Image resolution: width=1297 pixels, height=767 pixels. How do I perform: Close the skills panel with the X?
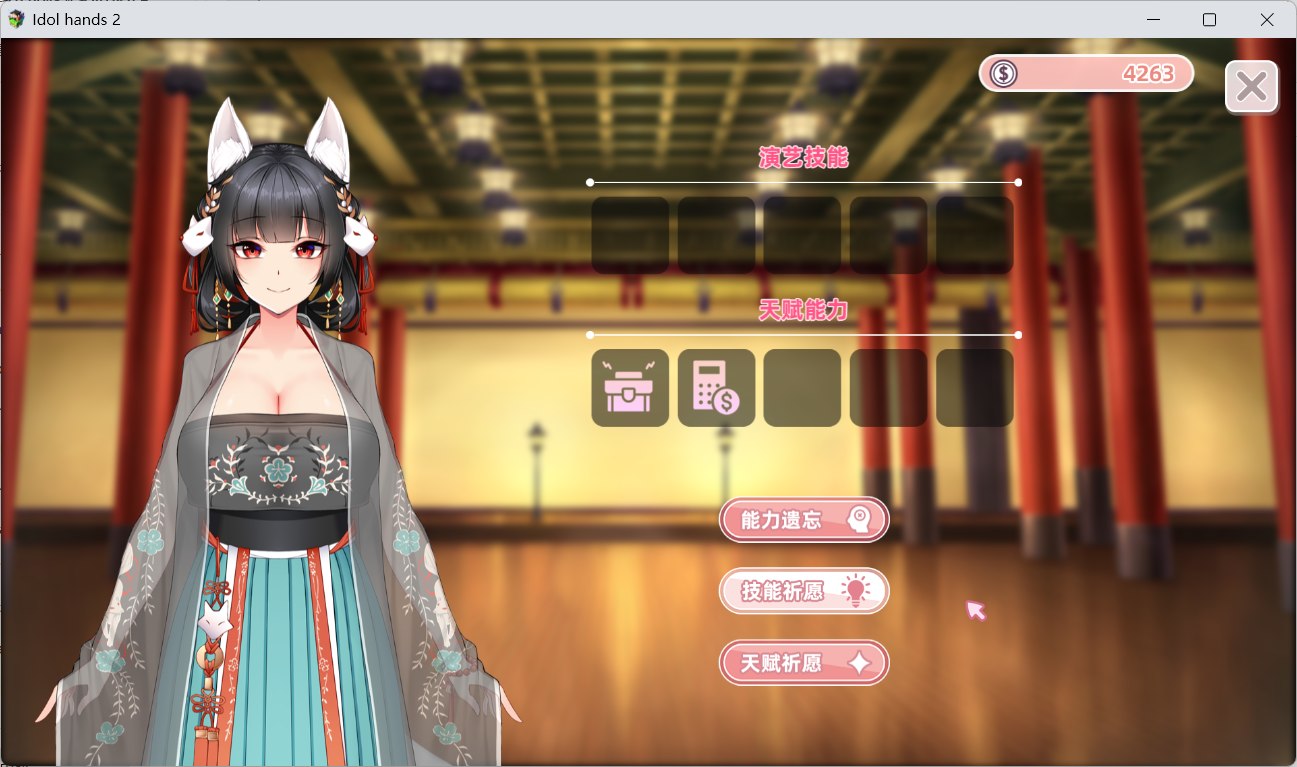point(1251,87)
